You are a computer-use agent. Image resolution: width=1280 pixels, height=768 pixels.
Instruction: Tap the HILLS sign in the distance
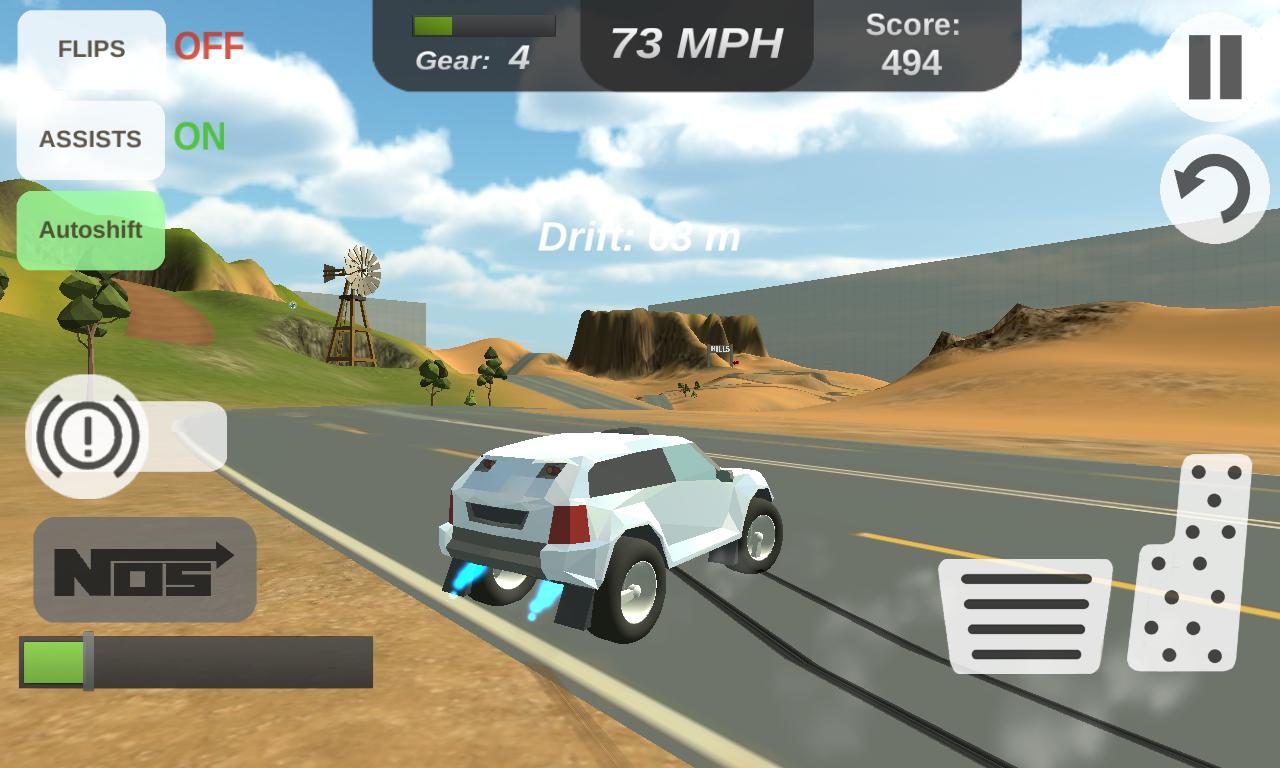[719, 350]
